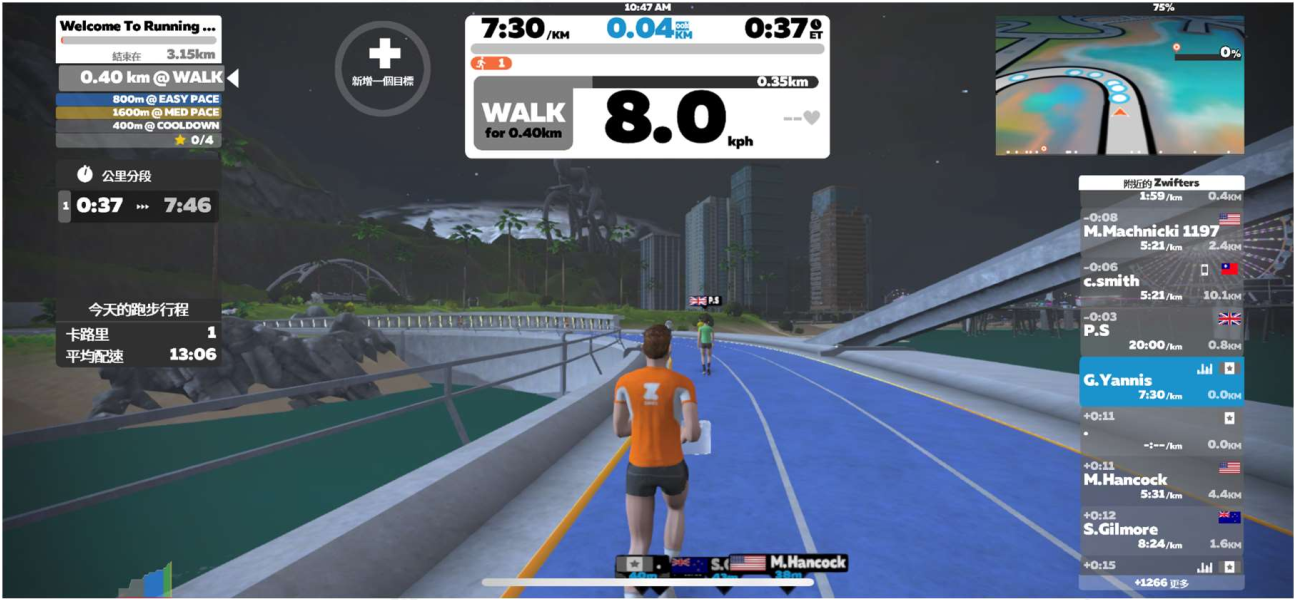The image size is (1294, 600).
Task: Click the arrow beside 0.40 km @ WALK
Action: click(233, 77)
